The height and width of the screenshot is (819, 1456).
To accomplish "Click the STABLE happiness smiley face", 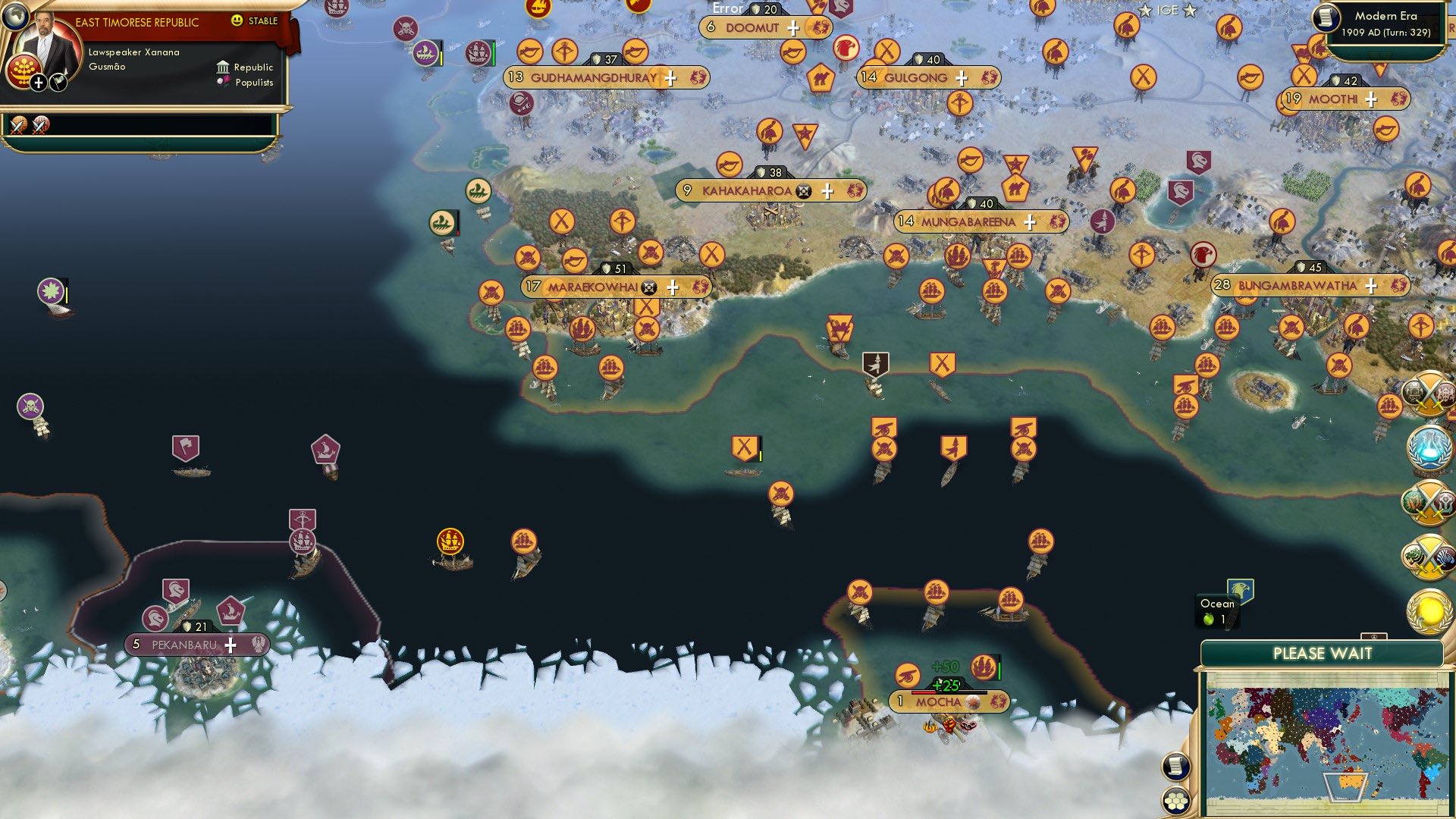I will tap(237, 20).
